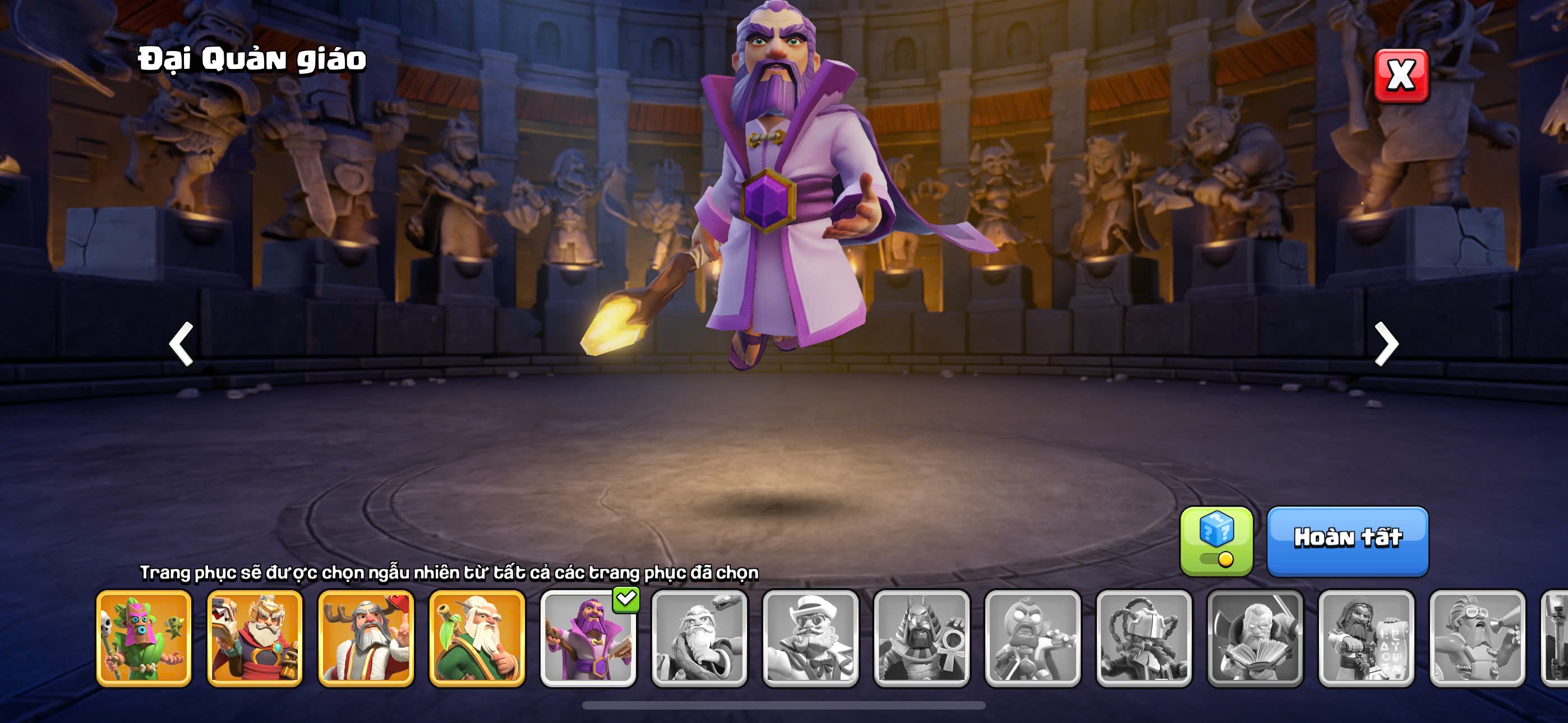Select the green-robed bamboo Warden skin
The width and height of the screenshot is (1568, 723).
click(x=477, y=638)
